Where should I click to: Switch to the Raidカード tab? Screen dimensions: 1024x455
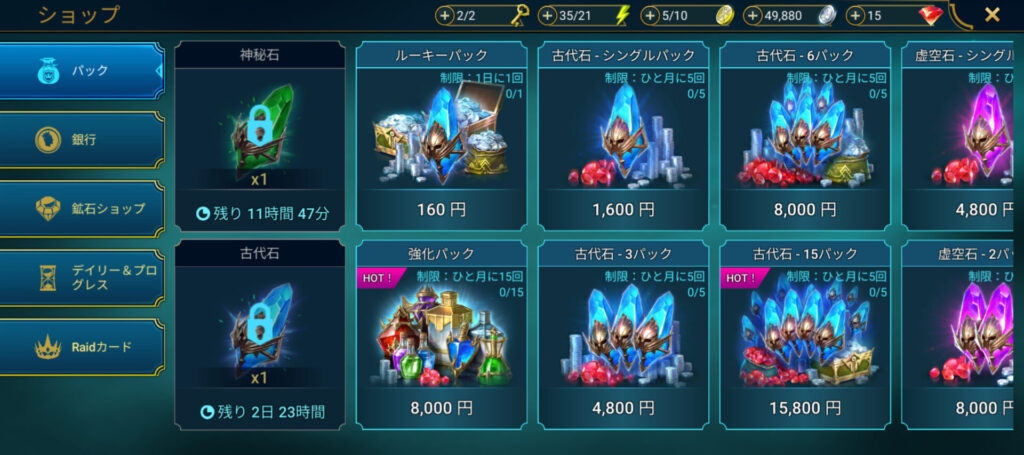click(x=82, y=347)
